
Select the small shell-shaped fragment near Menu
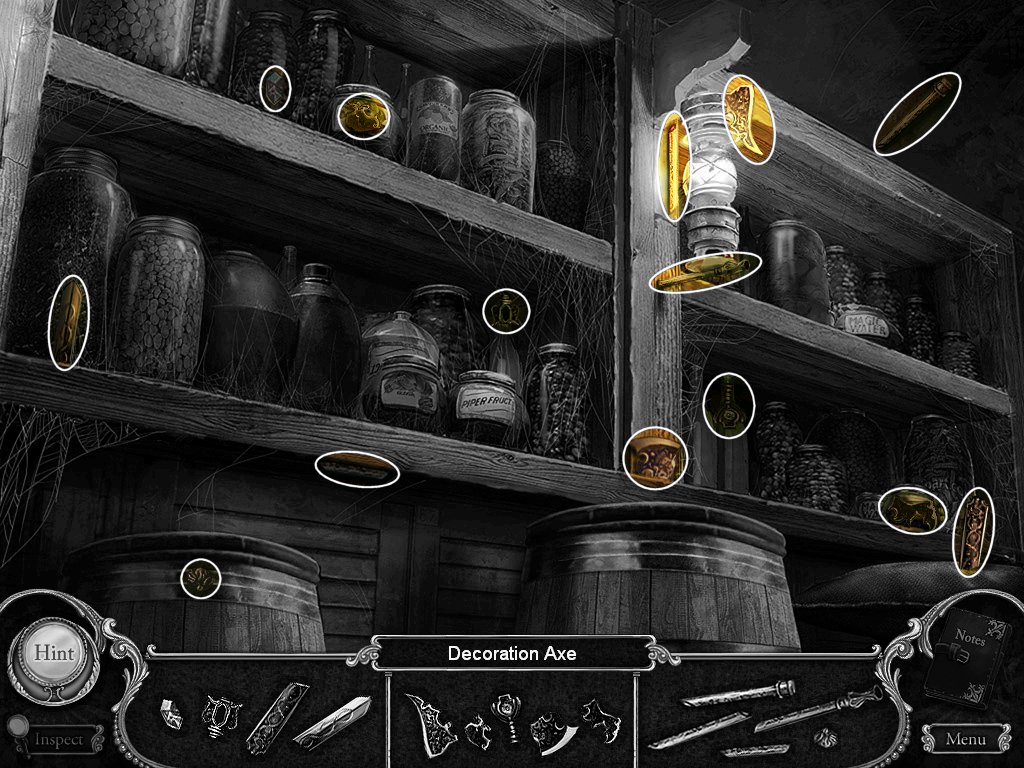pos(824,737)
